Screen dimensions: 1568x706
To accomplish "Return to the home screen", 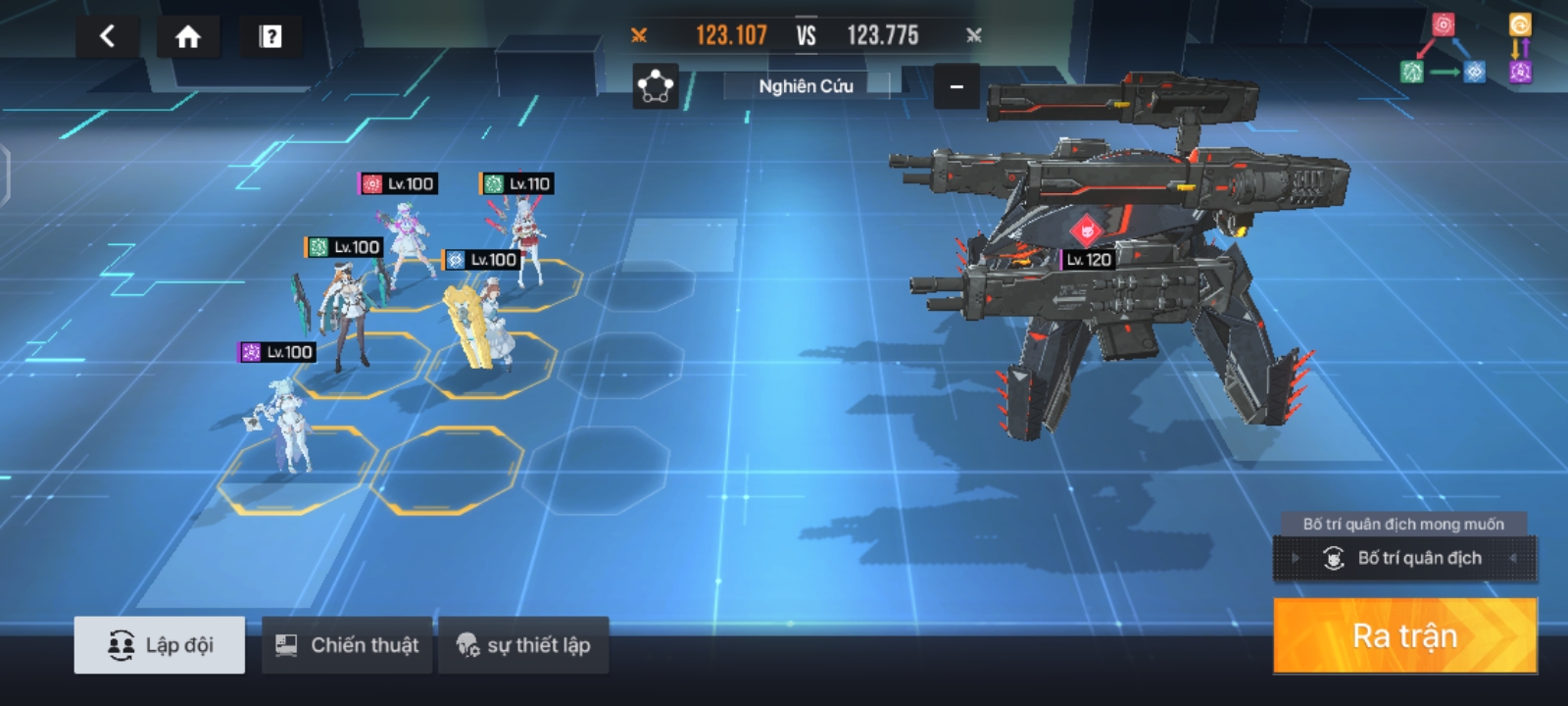I will coord(187,37).
